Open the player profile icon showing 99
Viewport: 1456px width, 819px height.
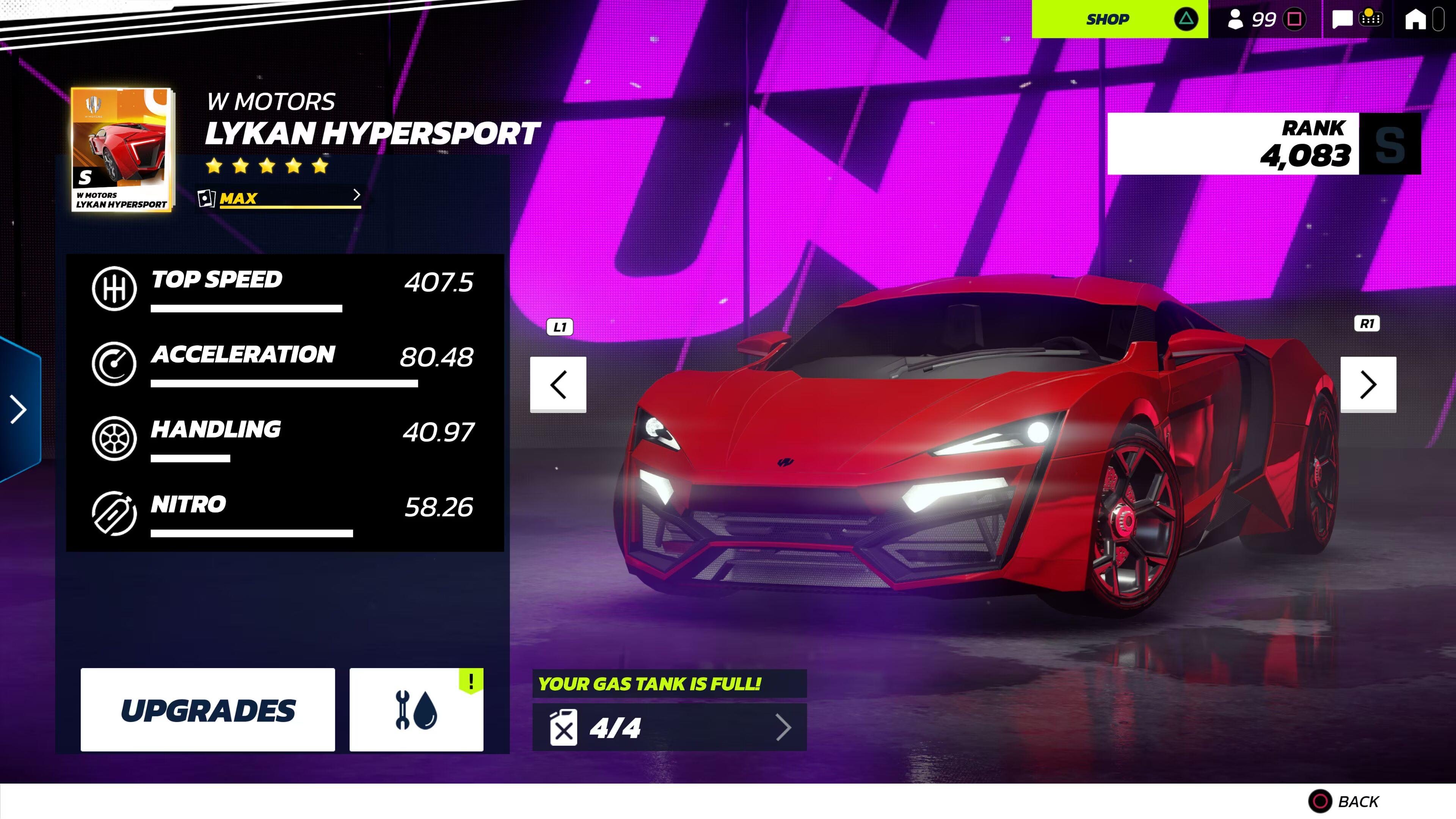1236,19
